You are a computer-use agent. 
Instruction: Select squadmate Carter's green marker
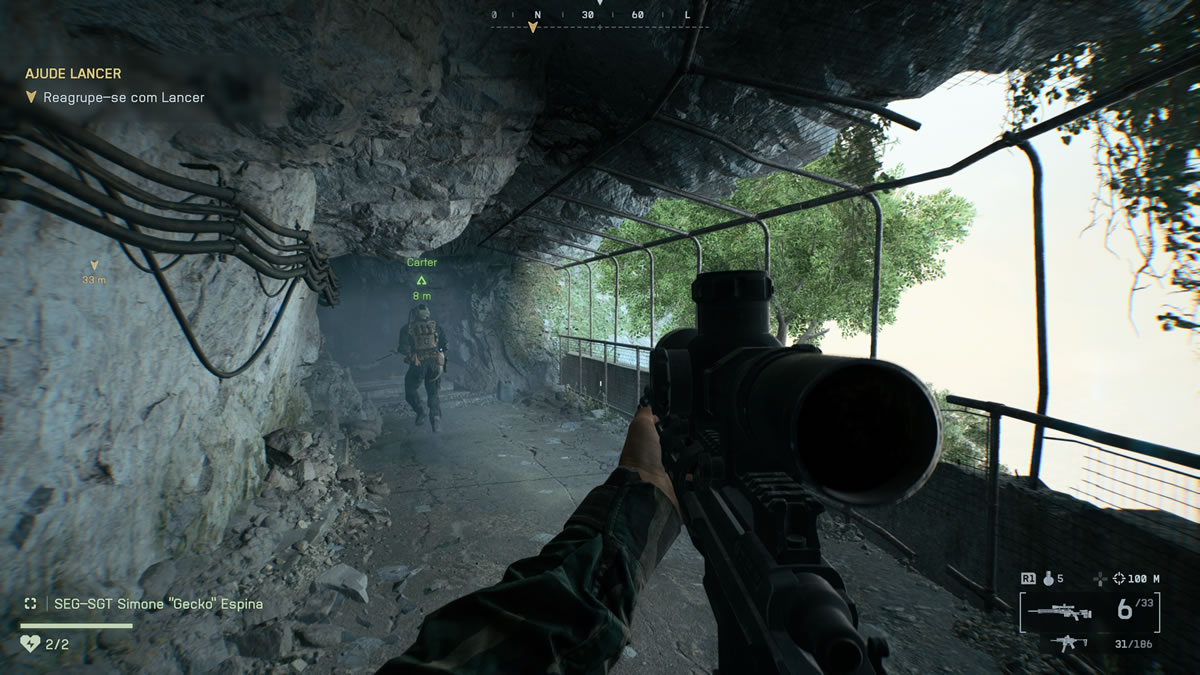tap(422, 281)
